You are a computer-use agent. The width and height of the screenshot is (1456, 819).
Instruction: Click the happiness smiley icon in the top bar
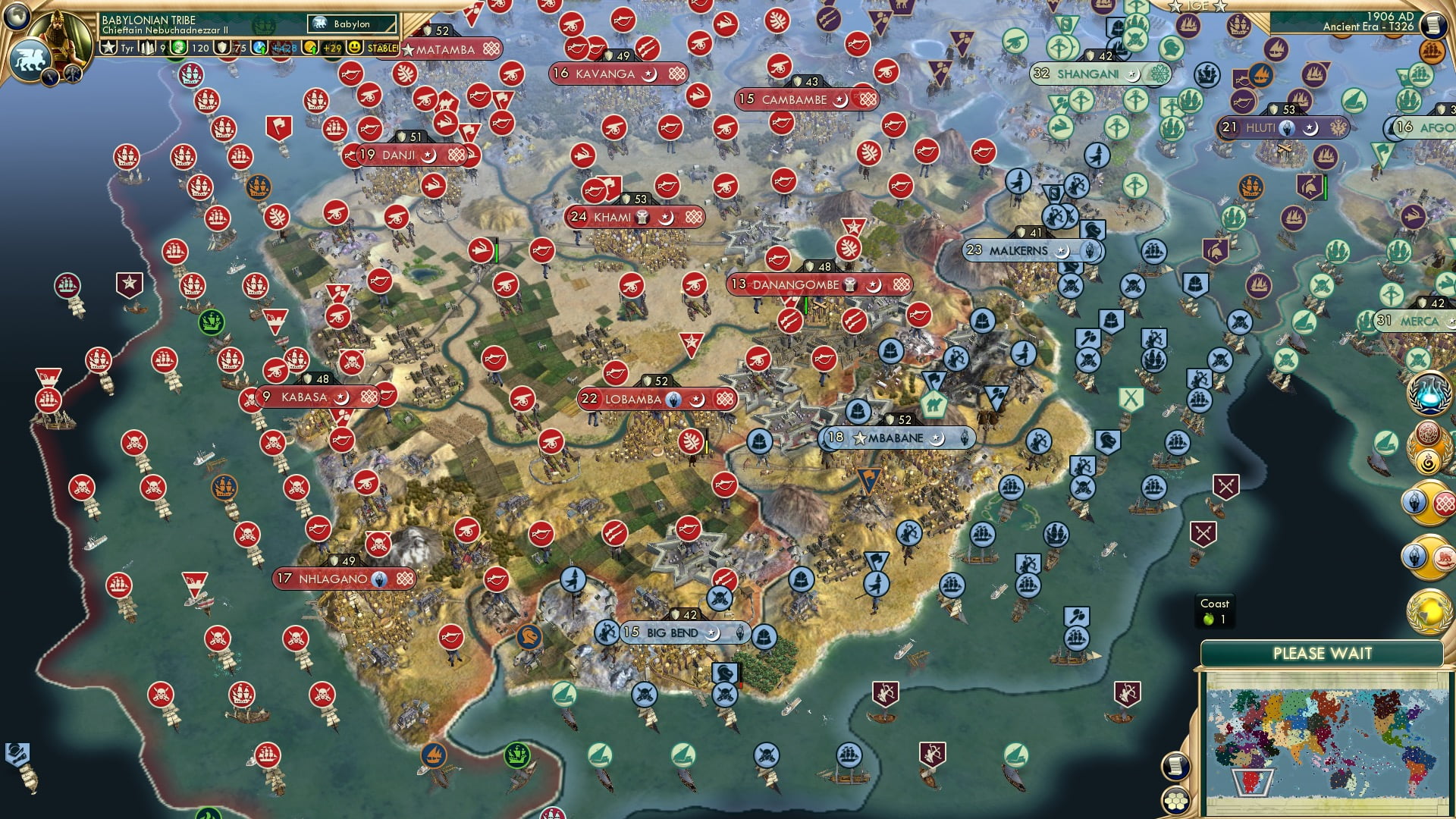point(355,48)
